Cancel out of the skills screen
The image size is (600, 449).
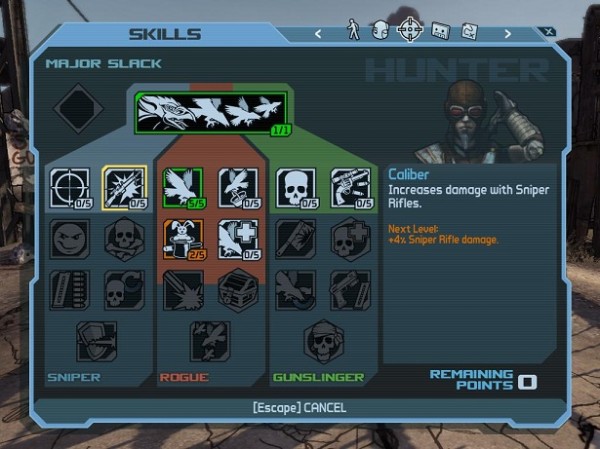pyautogui.click(x=300, y=409)
